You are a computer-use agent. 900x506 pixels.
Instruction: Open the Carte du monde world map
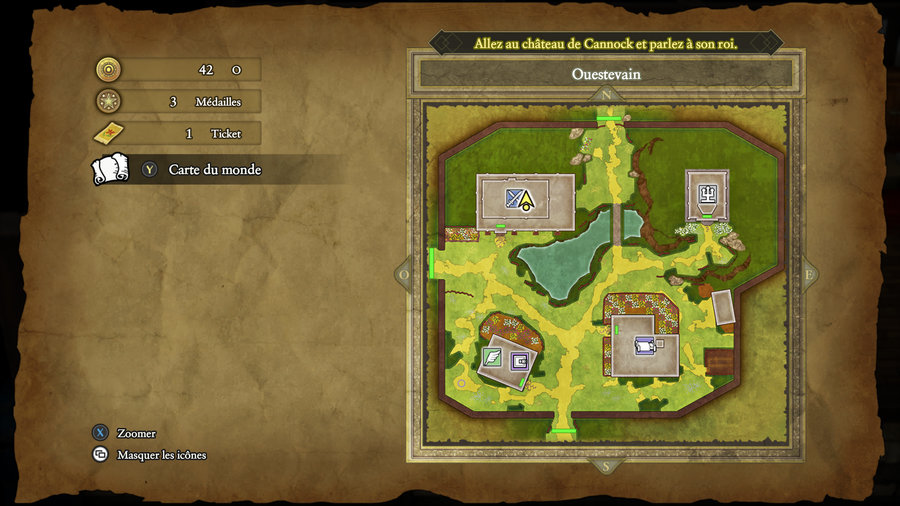coord(213,170)
